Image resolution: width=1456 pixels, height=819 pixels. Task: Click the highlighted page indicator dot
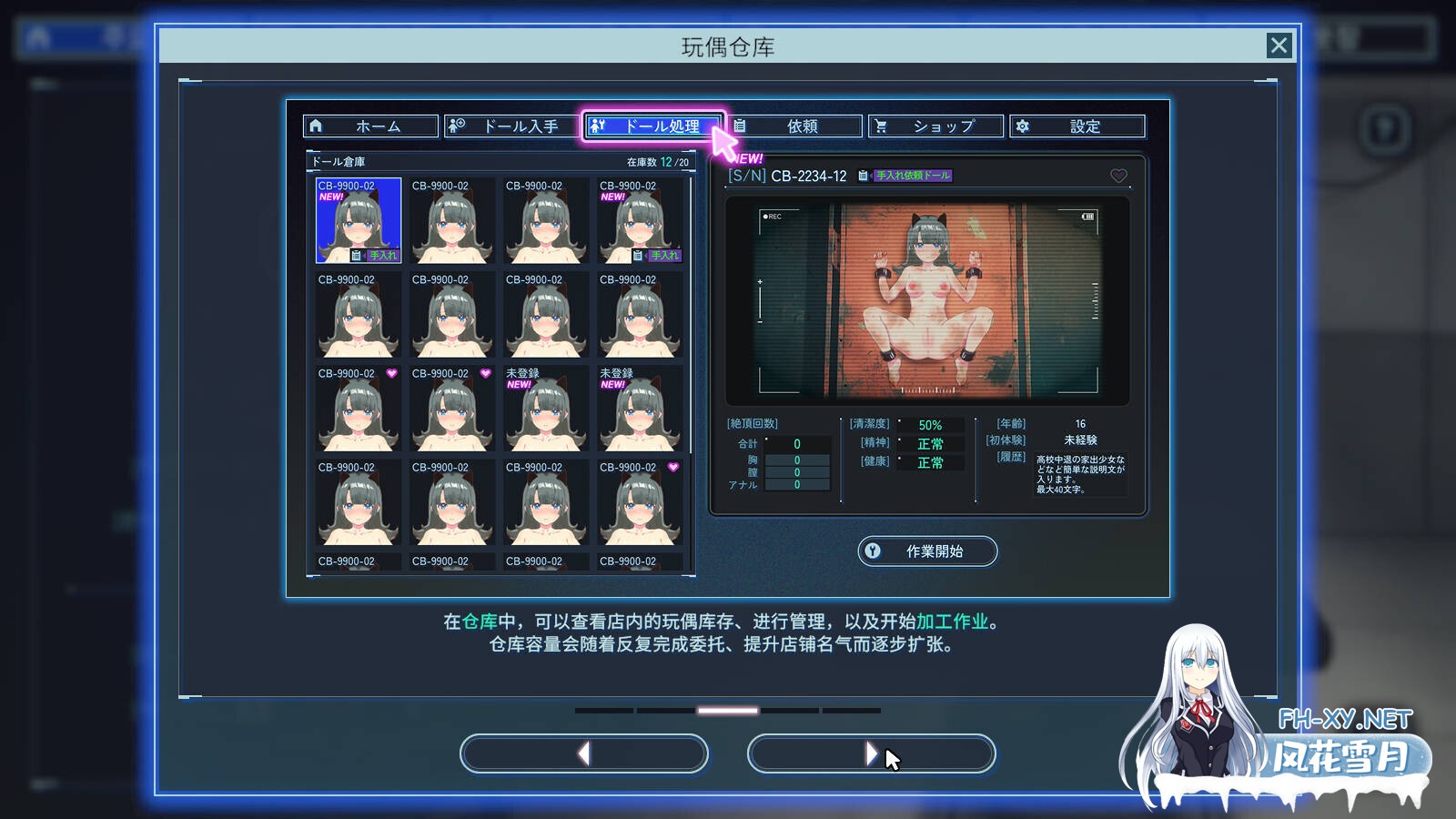(x=729, y=711)
